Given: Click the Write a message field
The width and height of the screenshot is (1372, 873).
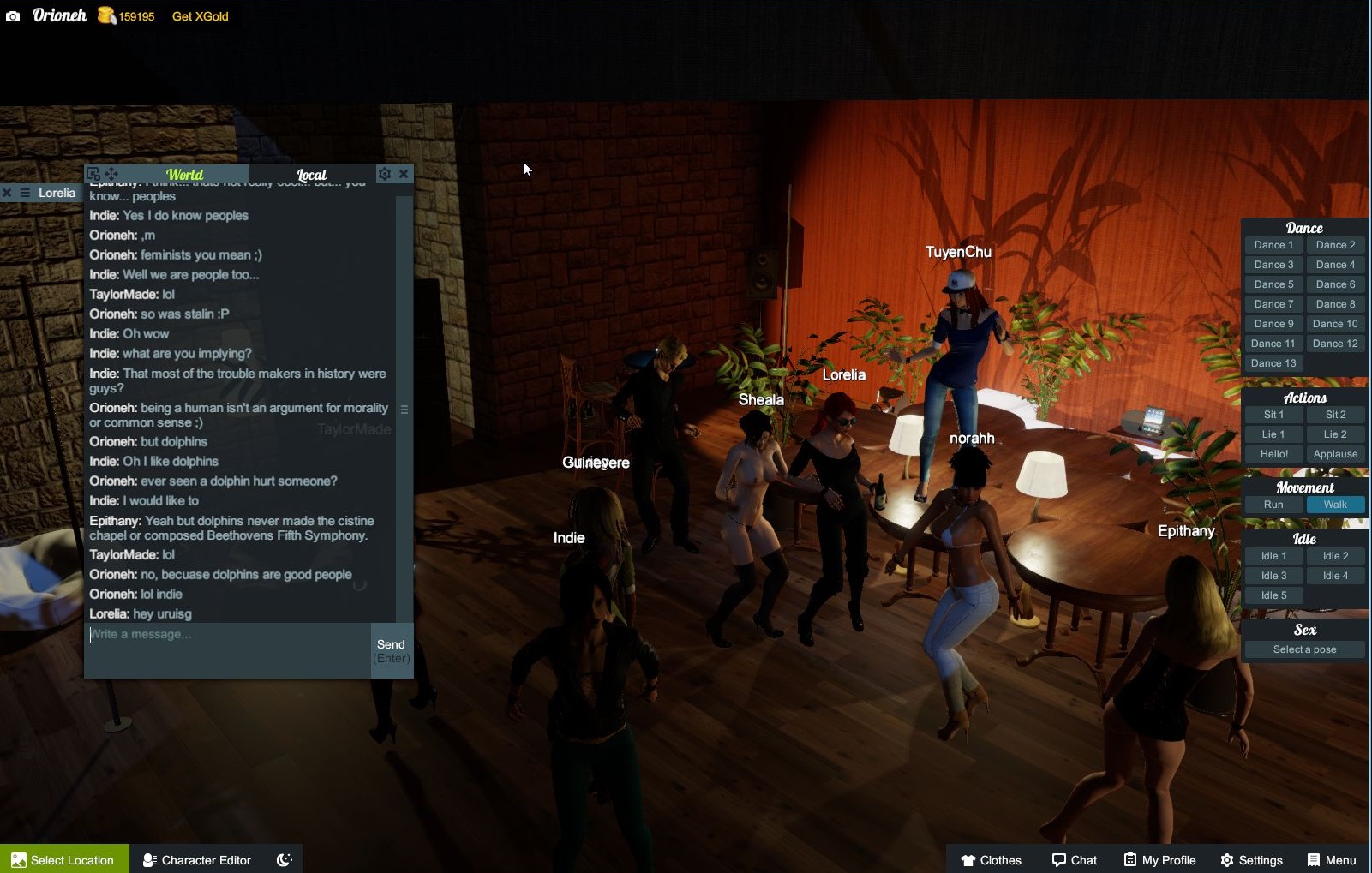Looking at the screenshot, I should coord(228,635).
